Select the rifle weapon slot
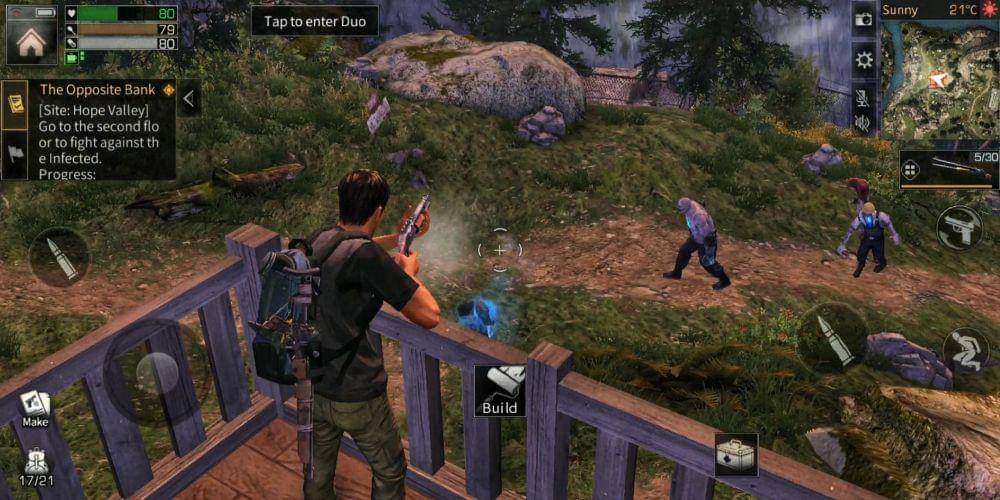 pos(949,169)
